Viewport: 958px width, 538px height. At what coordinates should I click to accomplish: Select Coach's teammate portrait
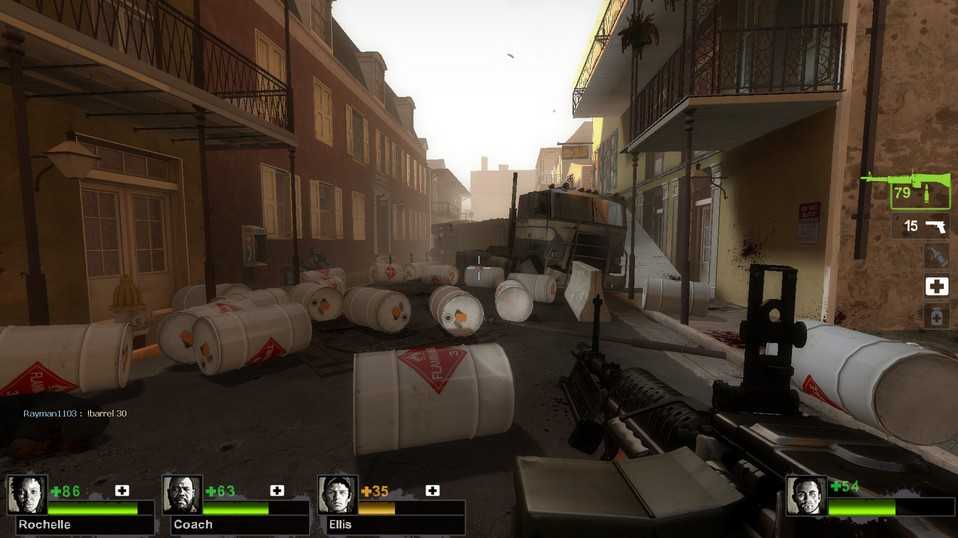coord(182,495)
